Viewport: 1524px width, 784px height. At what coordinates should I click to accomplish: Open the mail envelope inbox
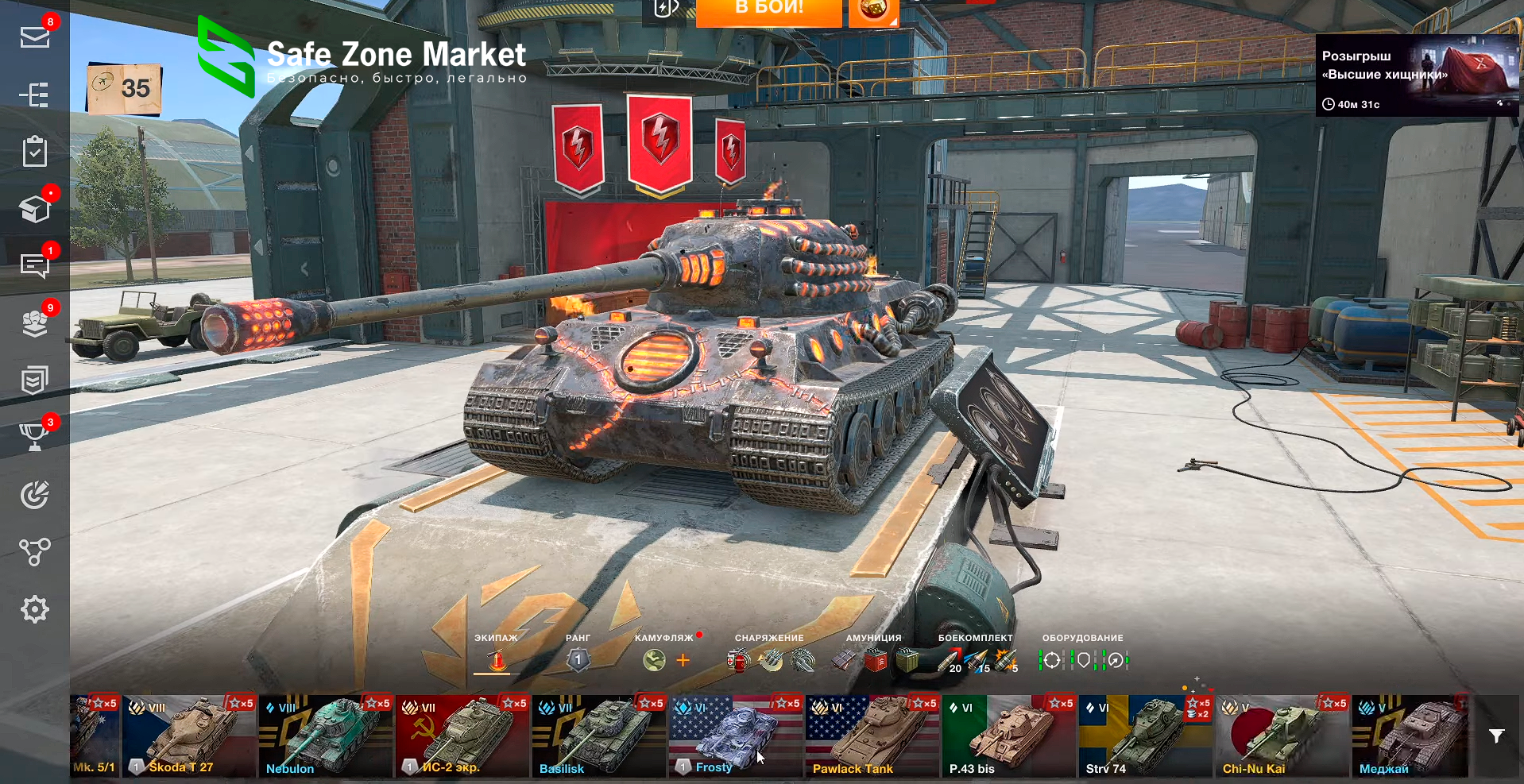pos(35,37)
